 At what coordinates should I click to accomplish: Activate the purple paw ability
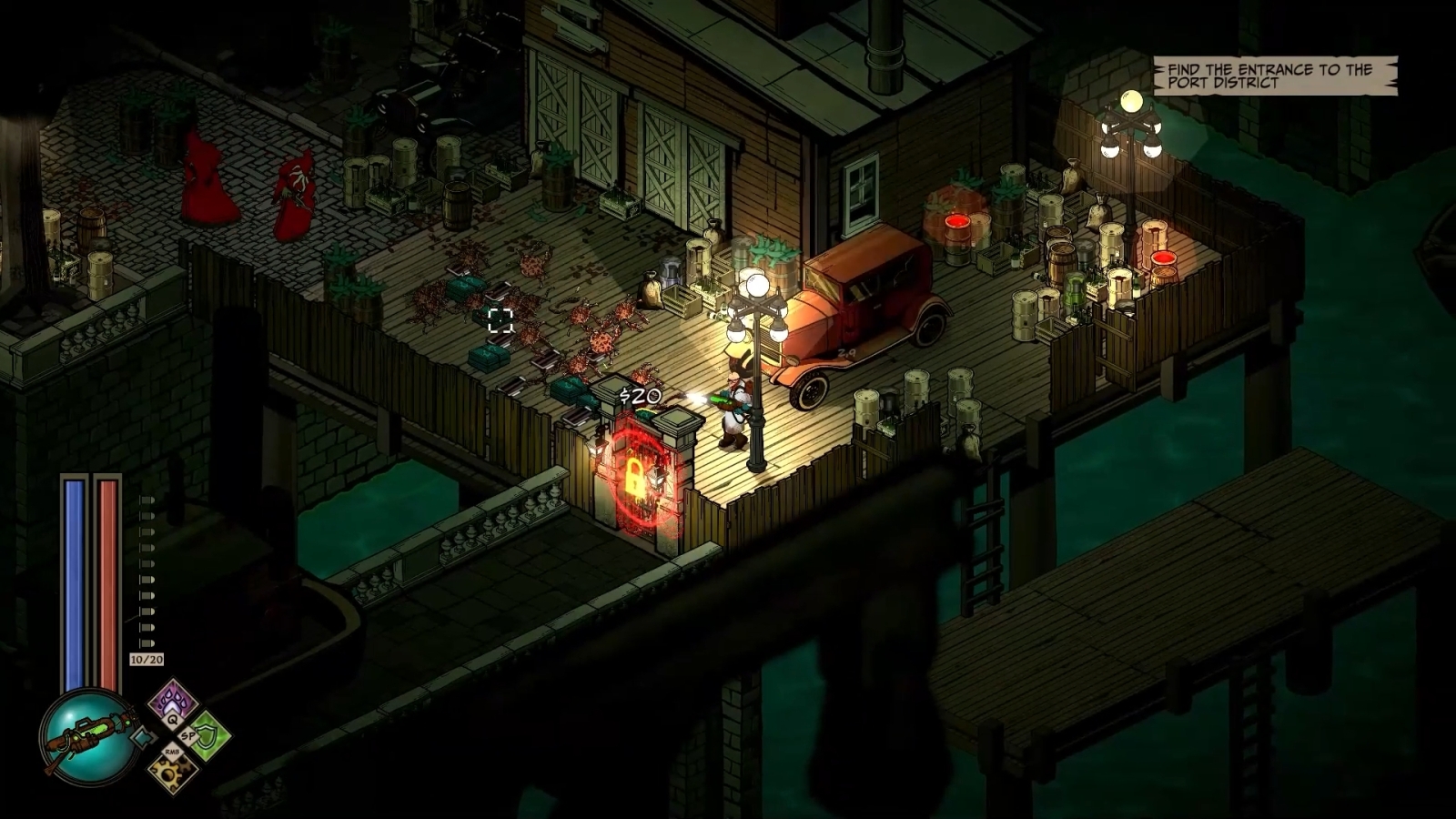pos(172,702)
